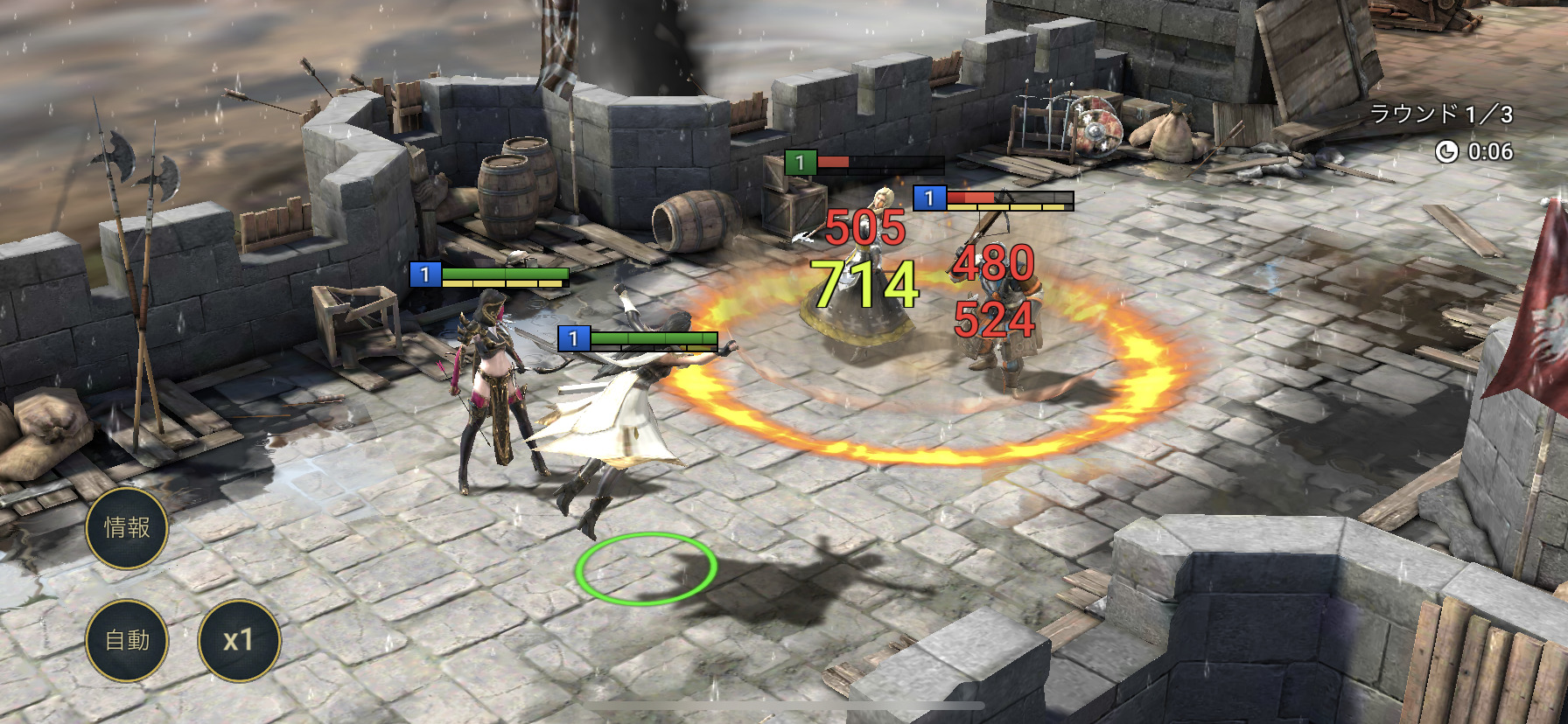The height and width of the screenshot is (724, 1568).
Task: Change battle speed with x1 button
Action: pyautogui.click(x=239, y=640)
